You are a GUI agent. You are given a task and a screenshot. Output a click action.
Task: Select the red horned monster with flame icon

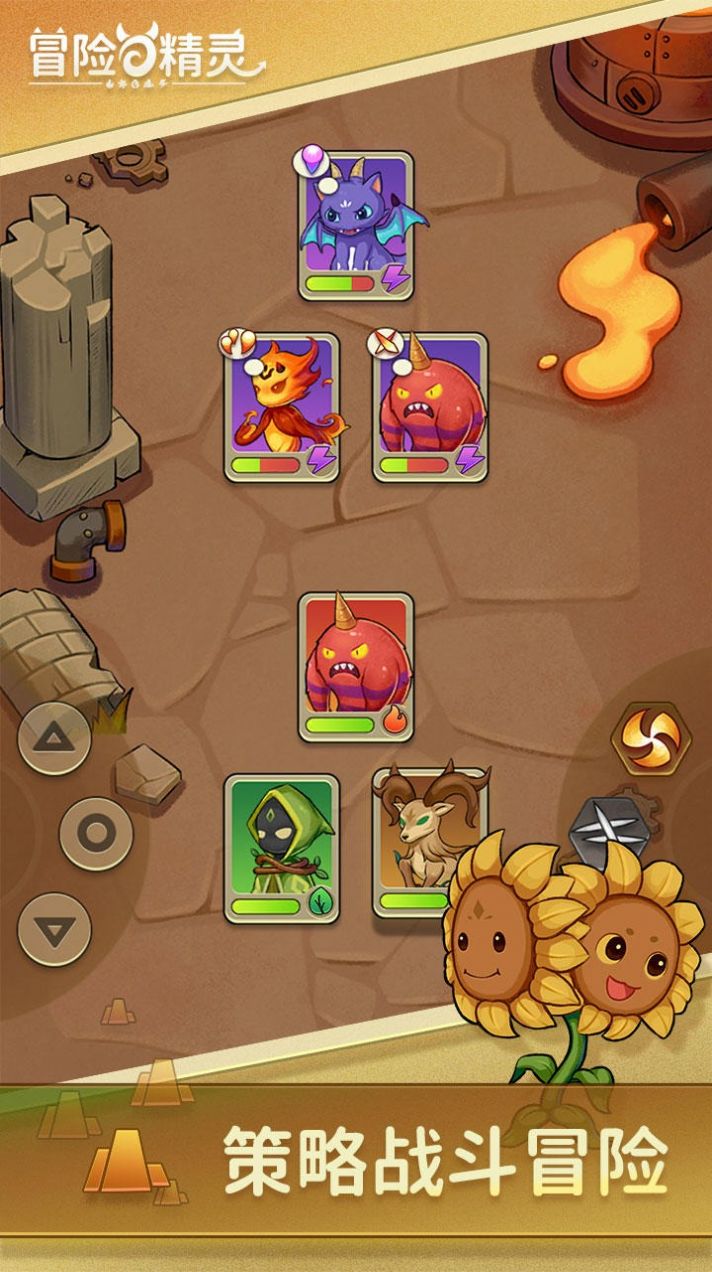pyautogui.click(x=355, y=667)
